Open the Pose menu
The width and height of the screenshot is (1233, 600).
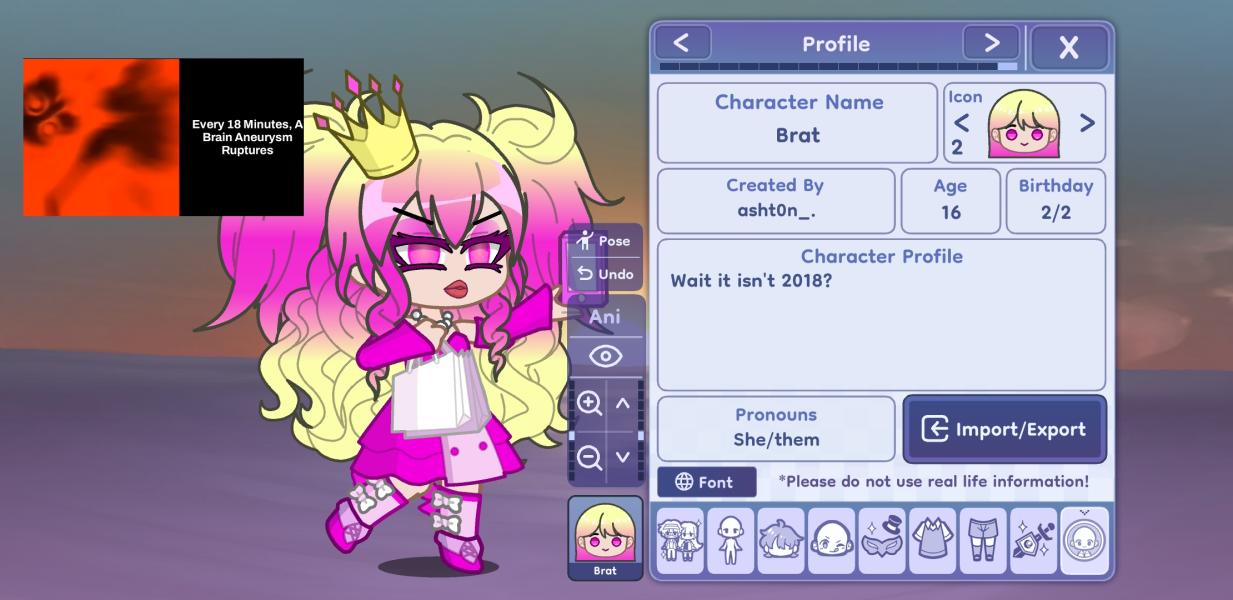[x=605, y=241]
